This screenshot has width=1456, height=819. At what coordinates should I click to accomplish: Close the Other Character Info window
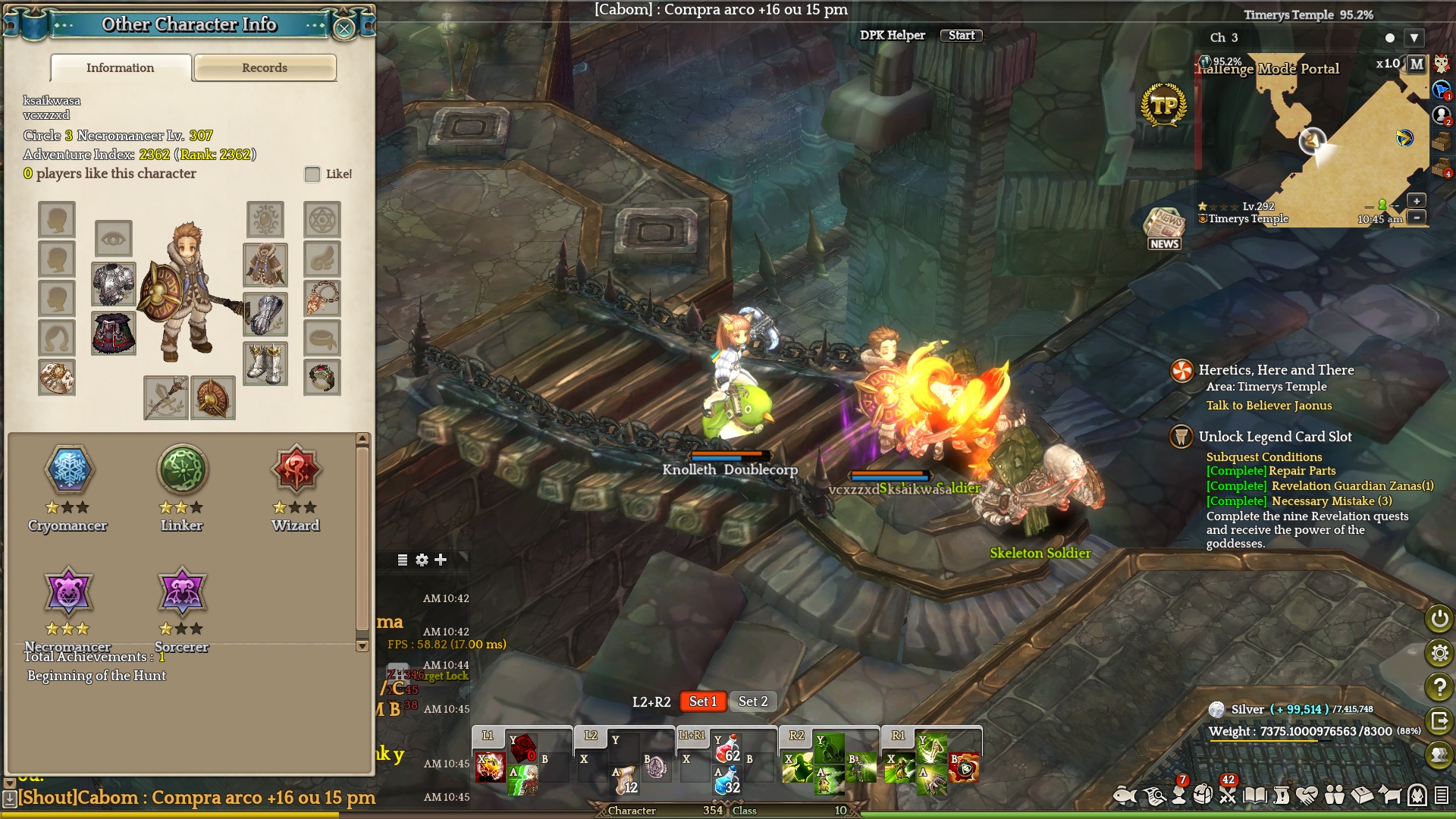[344, 29]
